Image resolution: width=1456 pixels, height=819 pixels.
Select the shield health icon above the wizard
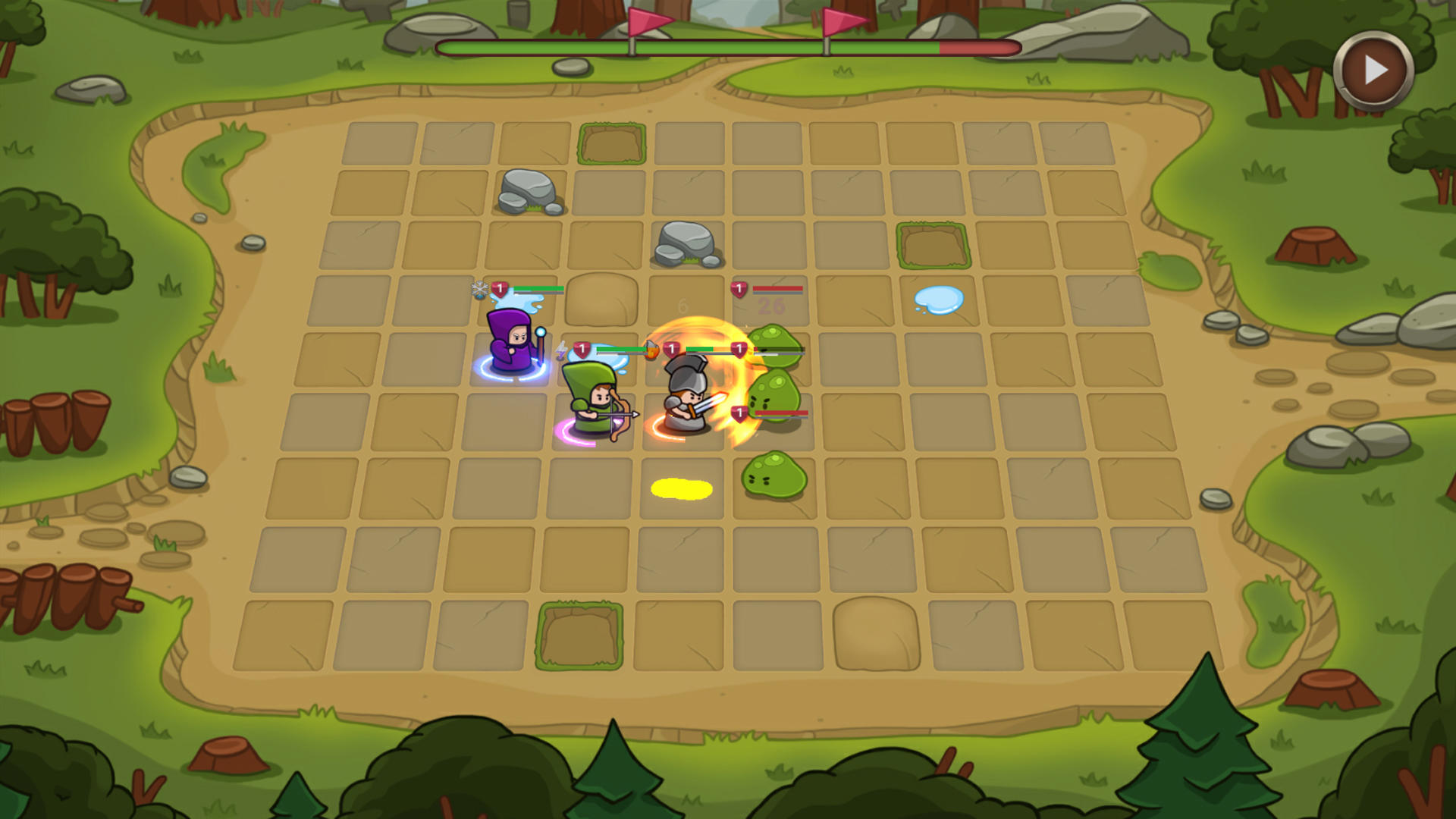[500, 289]
